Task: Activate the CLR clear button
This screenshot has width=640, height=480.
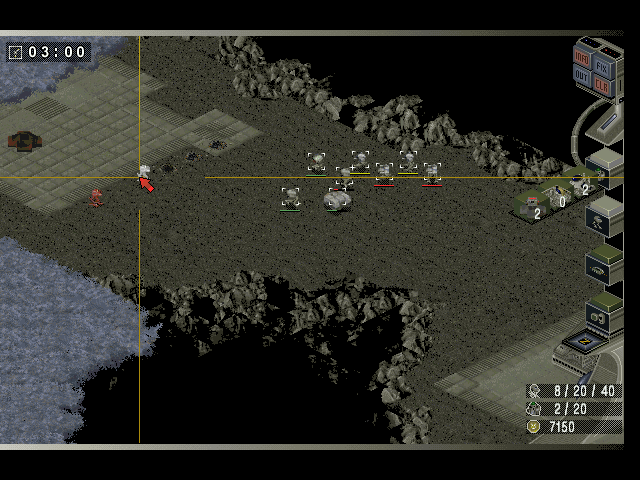Action: click(x=603, y=84)
